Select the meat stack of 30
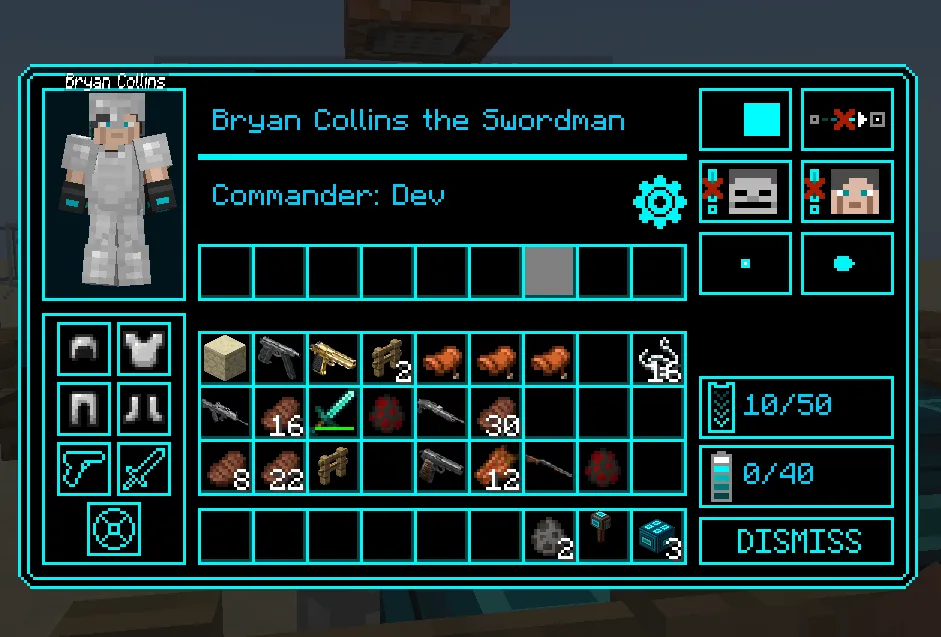The width and height of the screenshot is (941, 637). coord(495,412)
